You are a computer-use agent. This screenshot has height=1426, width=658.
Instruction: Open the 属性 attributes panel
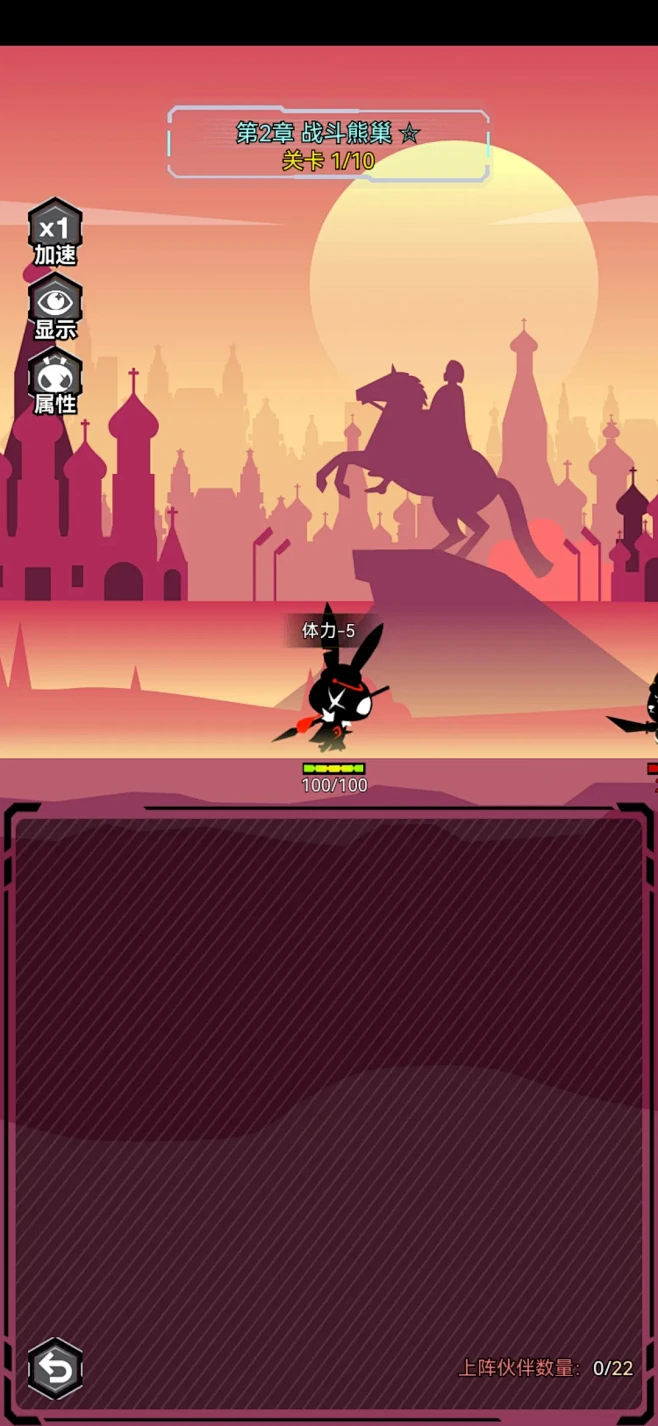pyautogui.click(x=55, y=382)
